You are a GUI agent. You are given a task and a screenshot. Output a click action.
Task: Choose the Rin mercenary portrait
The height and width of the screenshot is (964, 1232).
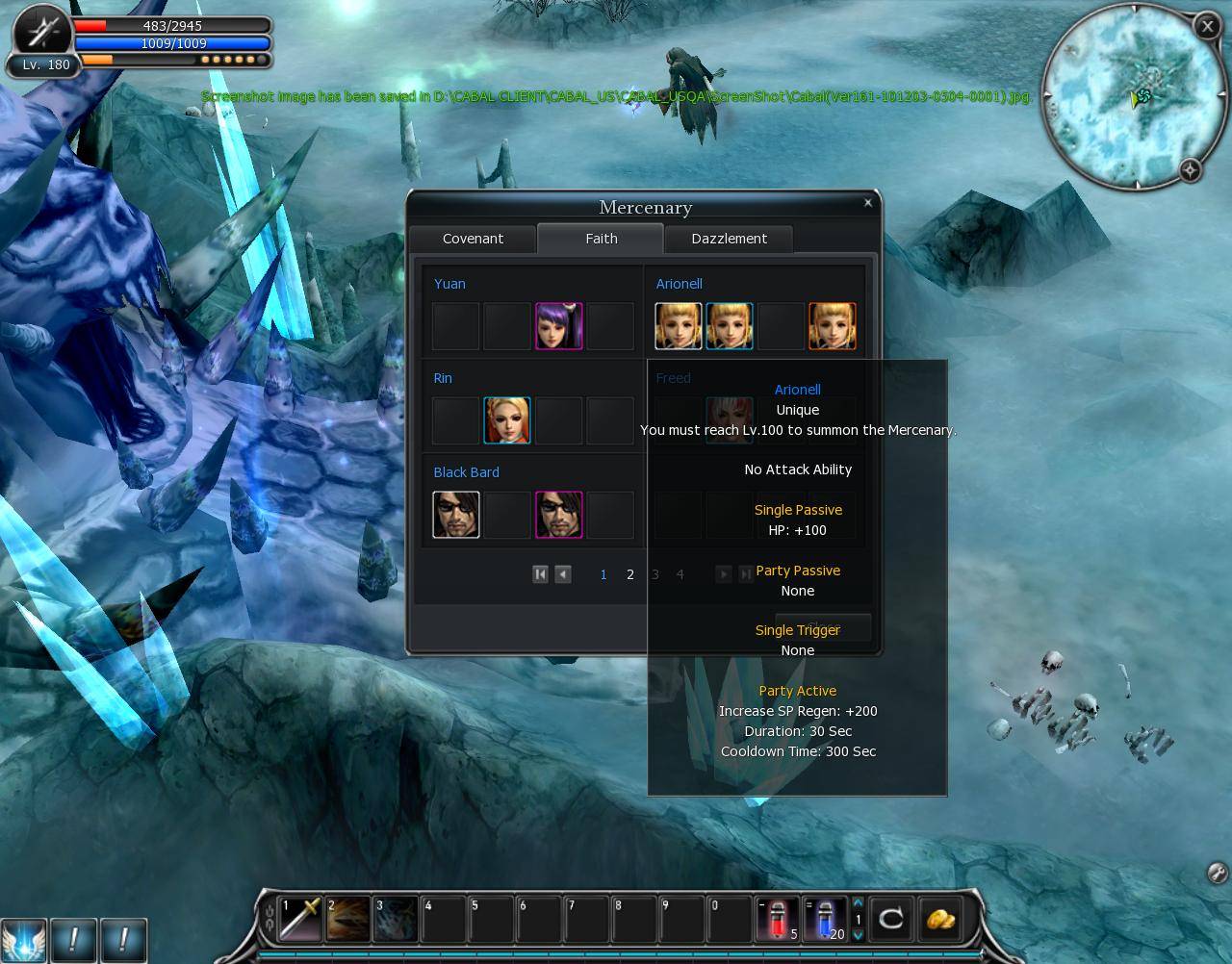[507, 420]
